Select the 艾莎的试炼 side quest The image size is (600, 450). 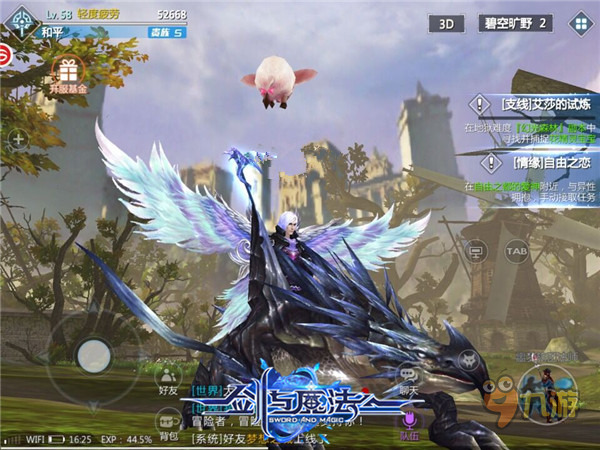pos(533,102)
